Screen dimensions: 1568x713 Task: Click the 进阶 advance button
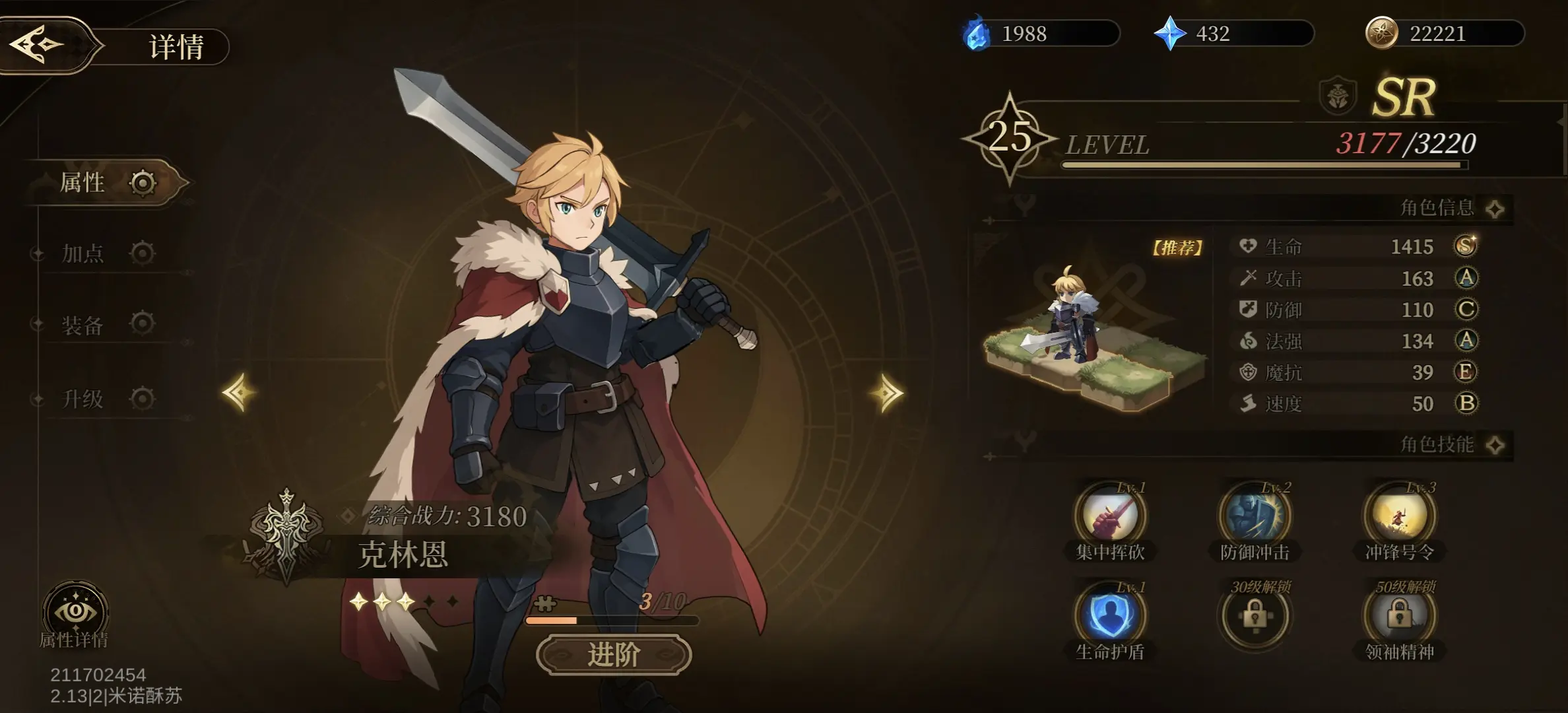coord(614,655)
